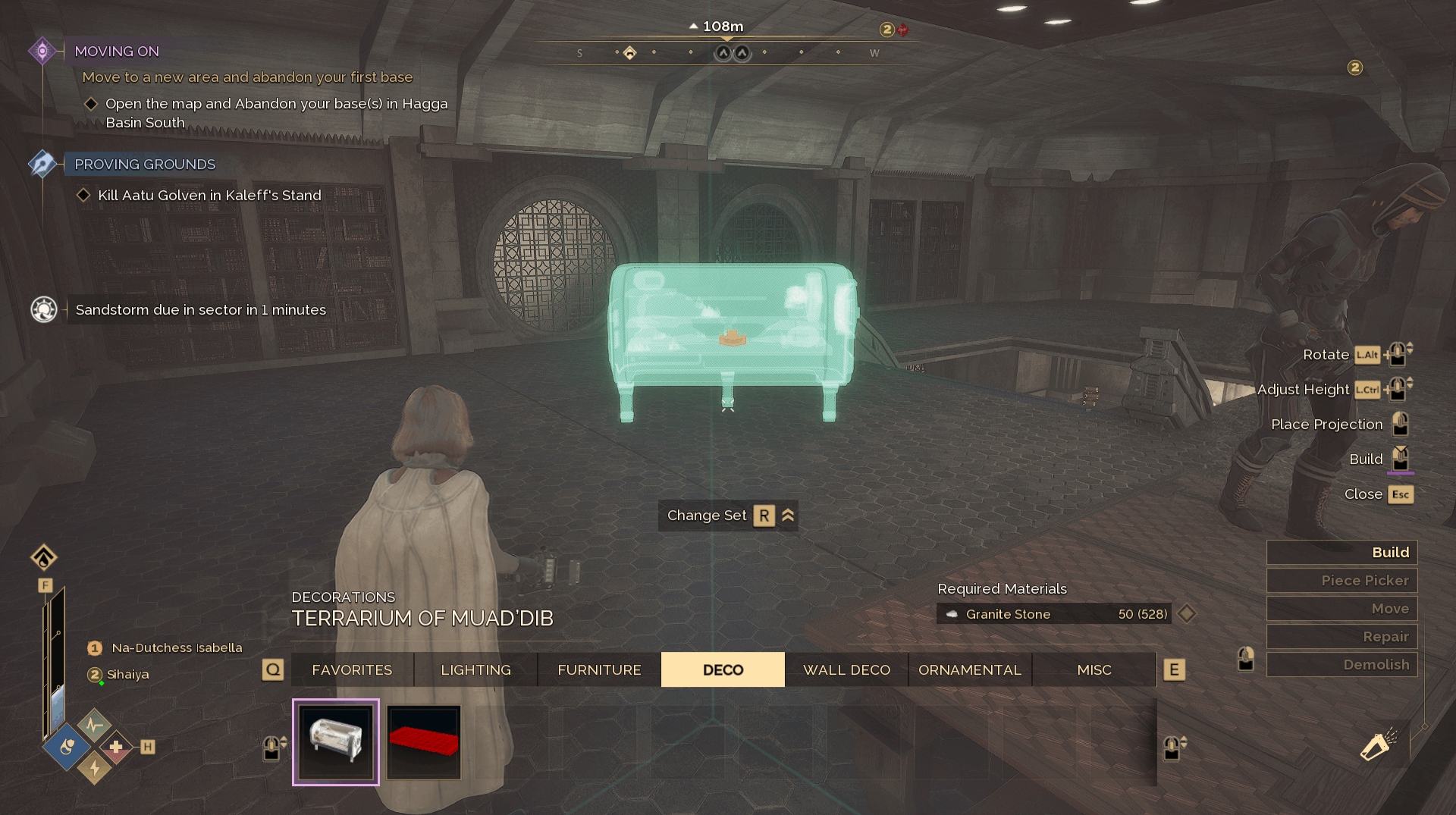
Task: Activate the Build mode option
Action: tap(1341, 553)
